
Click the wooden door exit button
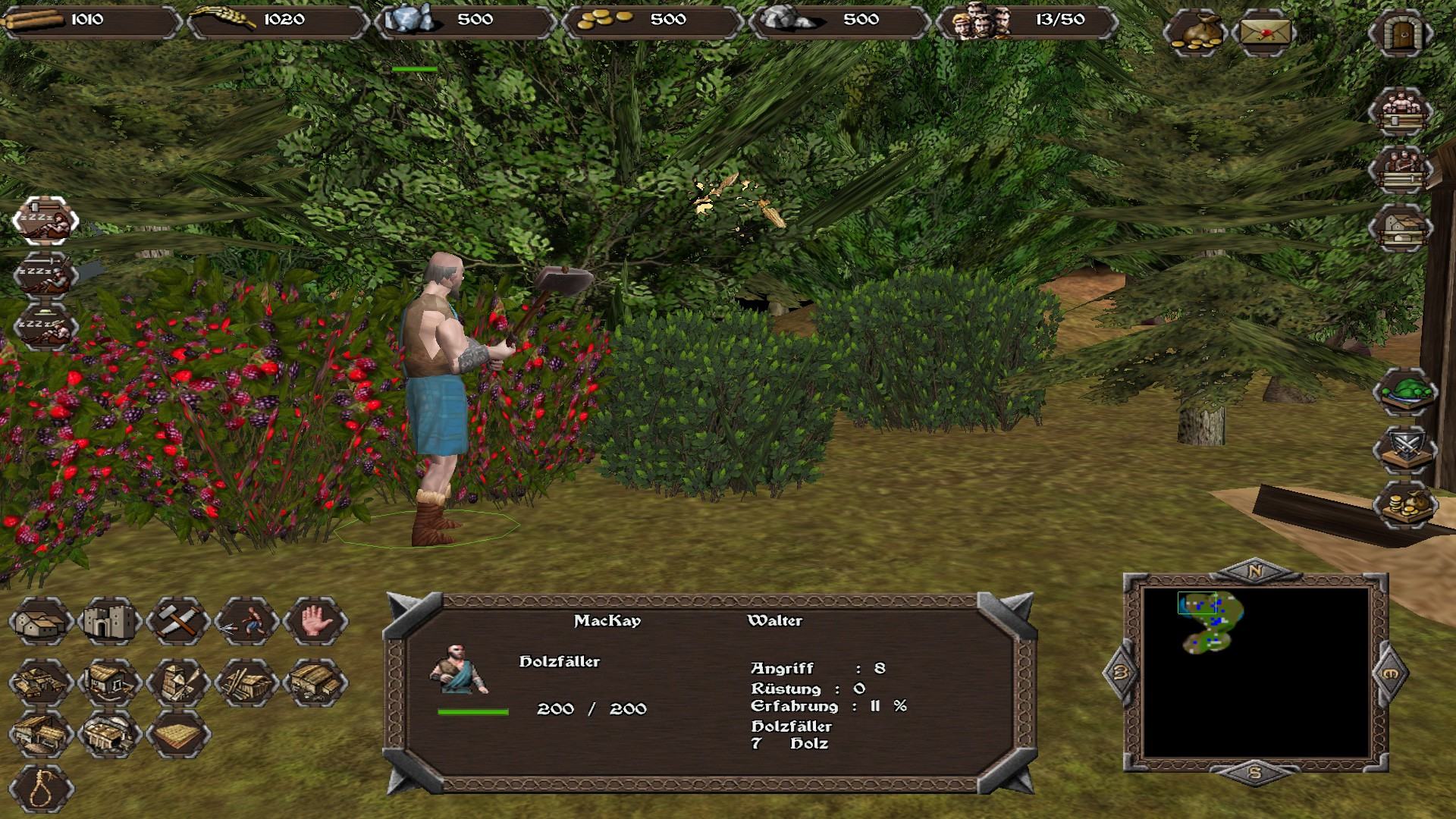1400,33
